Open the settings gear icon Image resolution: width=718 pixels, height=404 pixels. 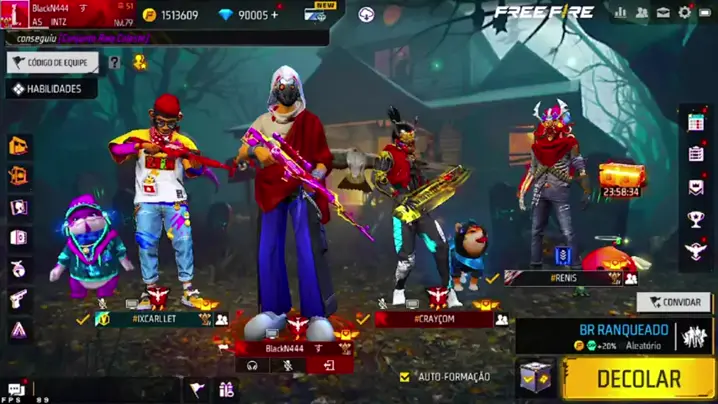point(685,13)
